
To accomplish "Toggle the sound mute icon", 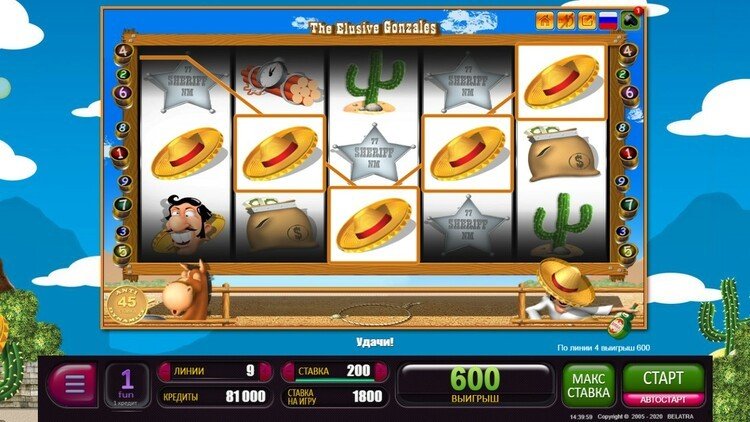I will pyautogui.click(x=565, y=19).
